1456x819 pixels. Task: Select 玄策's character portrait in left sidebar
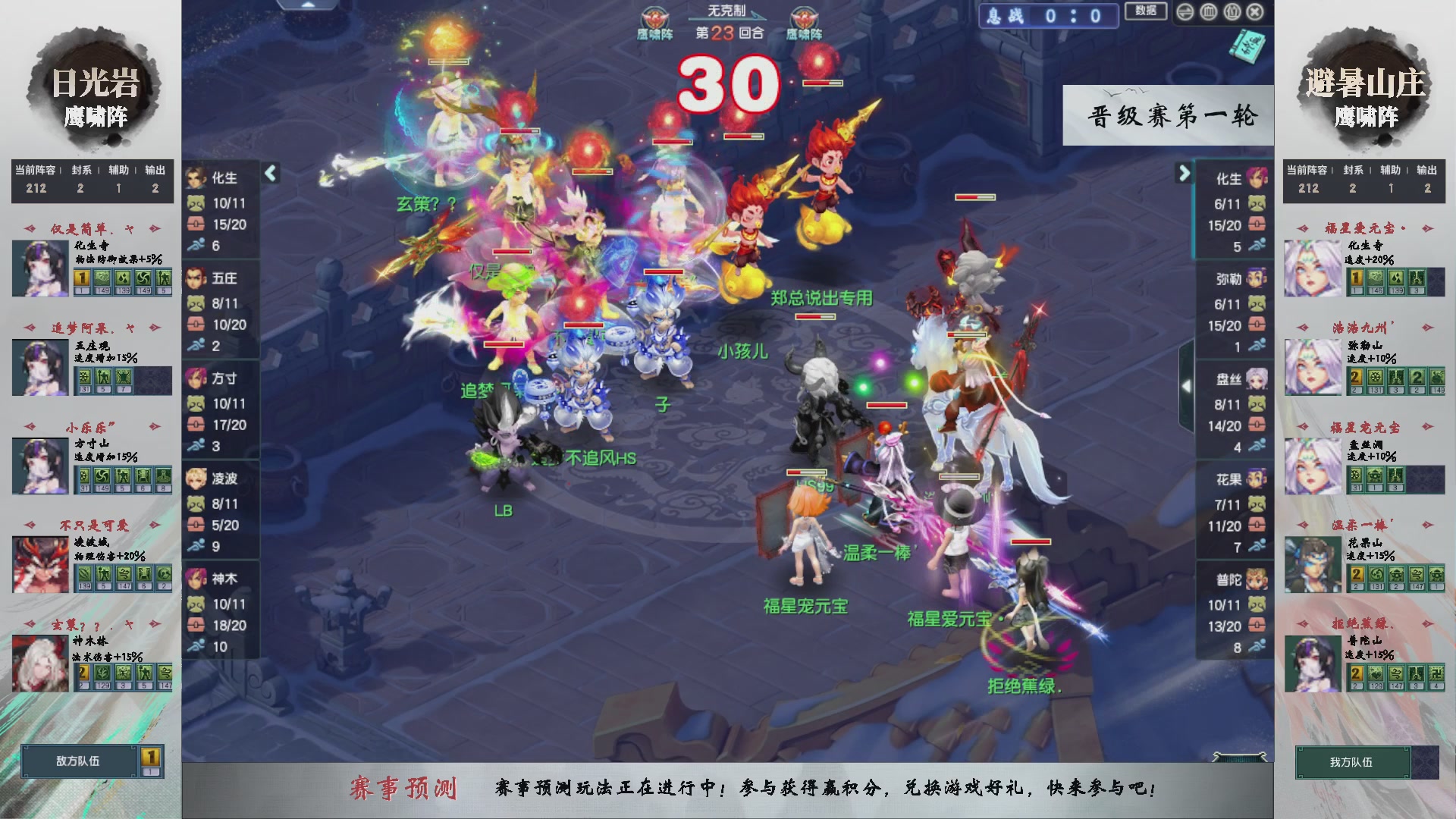(39, 664)
